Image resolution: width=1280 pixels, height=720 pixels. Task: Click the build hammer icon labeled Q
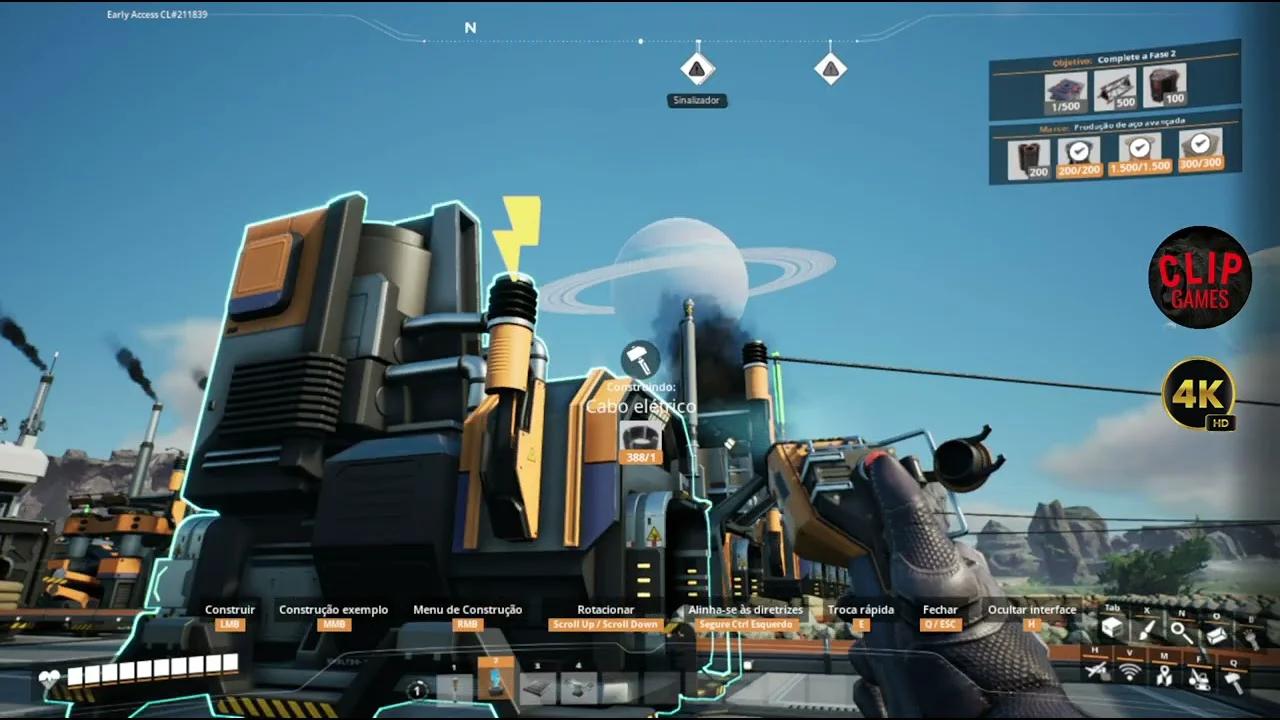tap(1233, 681)
